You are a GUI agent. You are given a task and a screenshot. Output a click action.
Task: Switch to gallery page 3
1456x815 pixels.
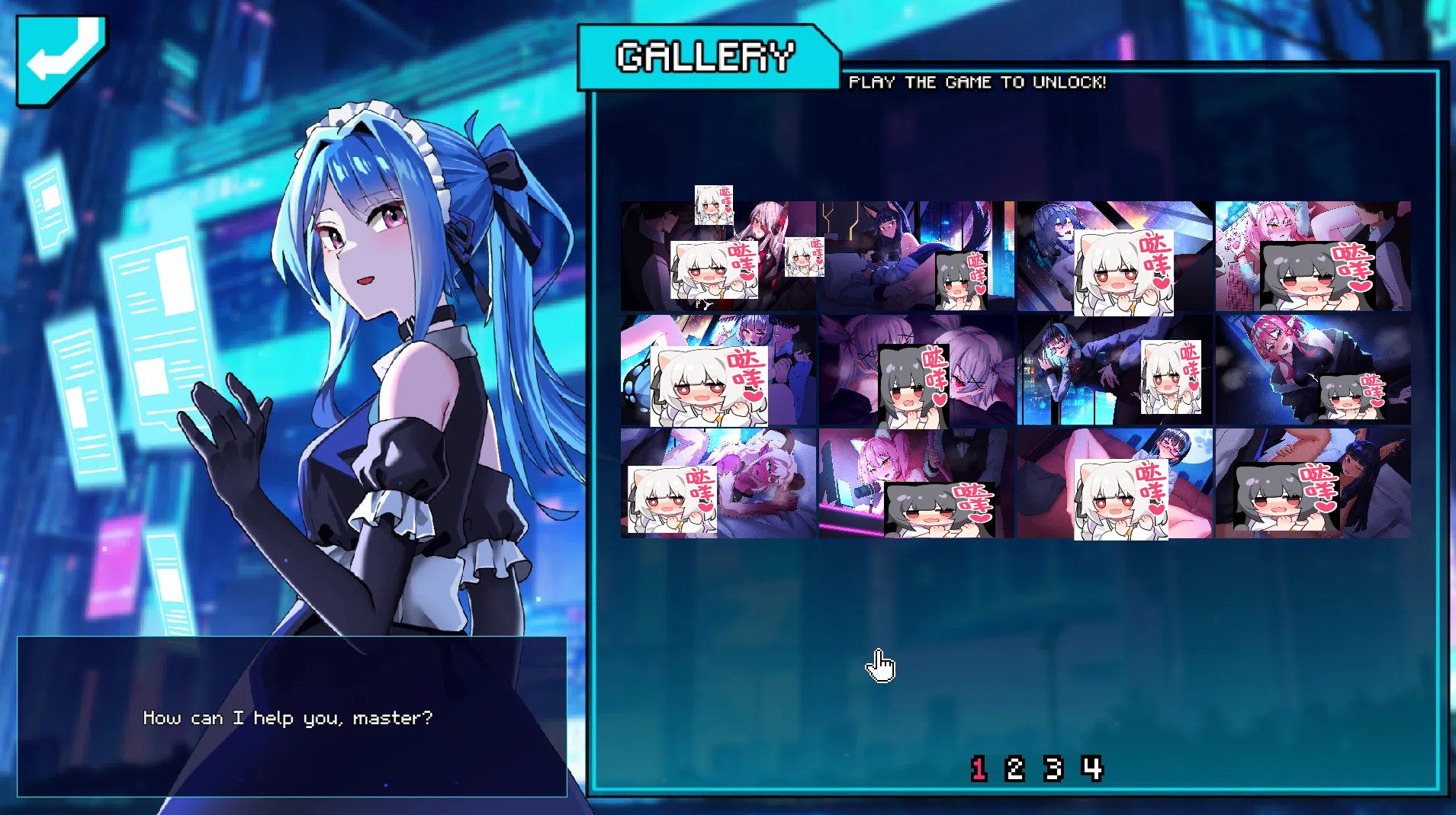(x=1053, y=768)
